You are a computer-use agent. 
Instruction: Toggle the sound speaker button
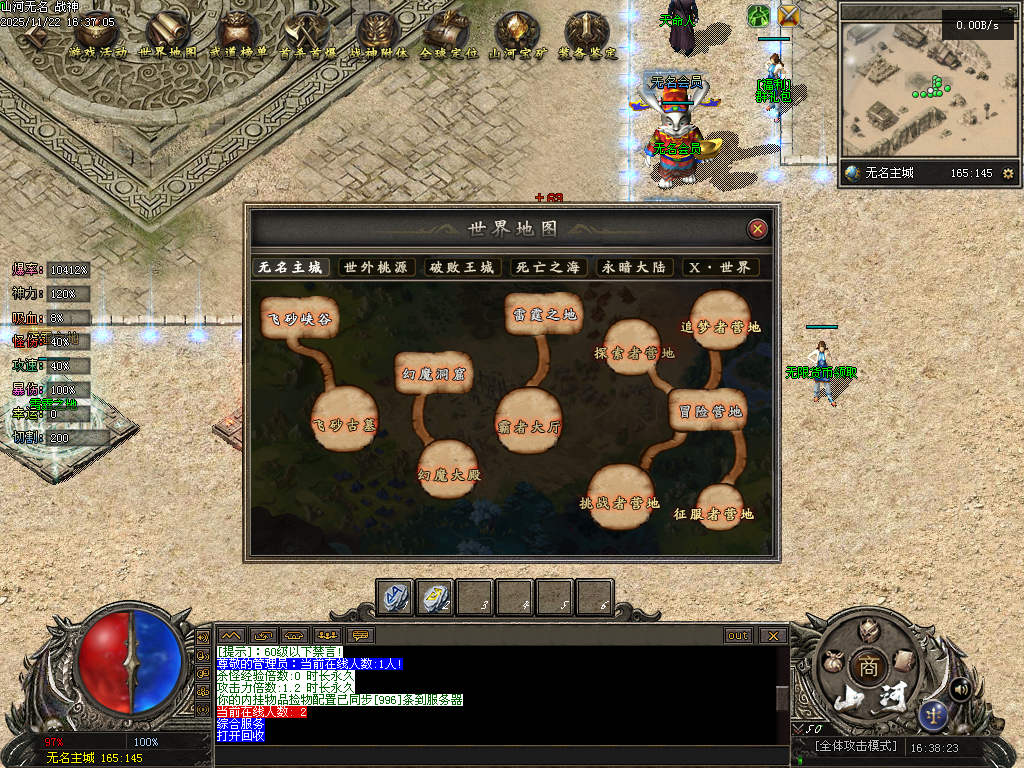[960, 688]
